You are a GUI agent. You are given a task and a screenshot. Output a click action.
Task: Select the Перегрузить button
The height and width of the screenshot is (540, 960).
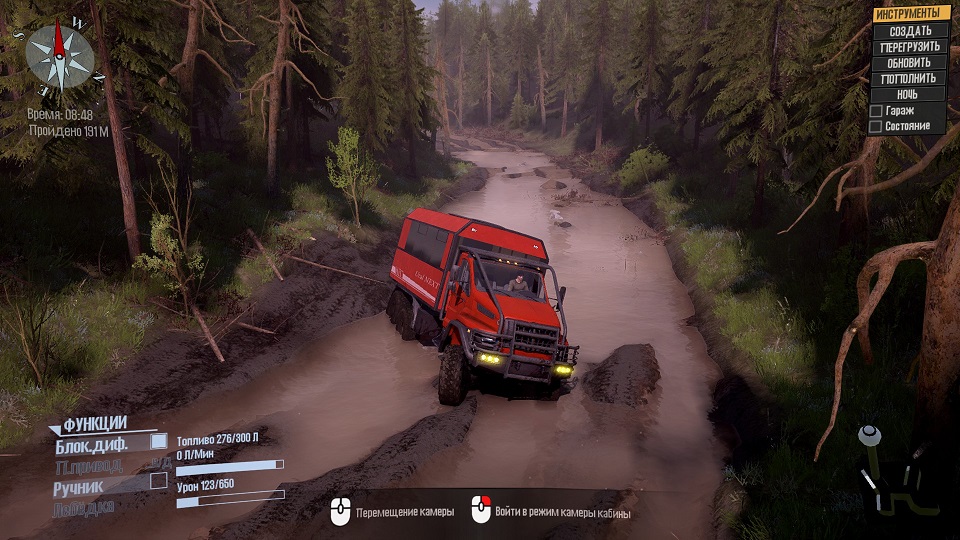point(910,46)
